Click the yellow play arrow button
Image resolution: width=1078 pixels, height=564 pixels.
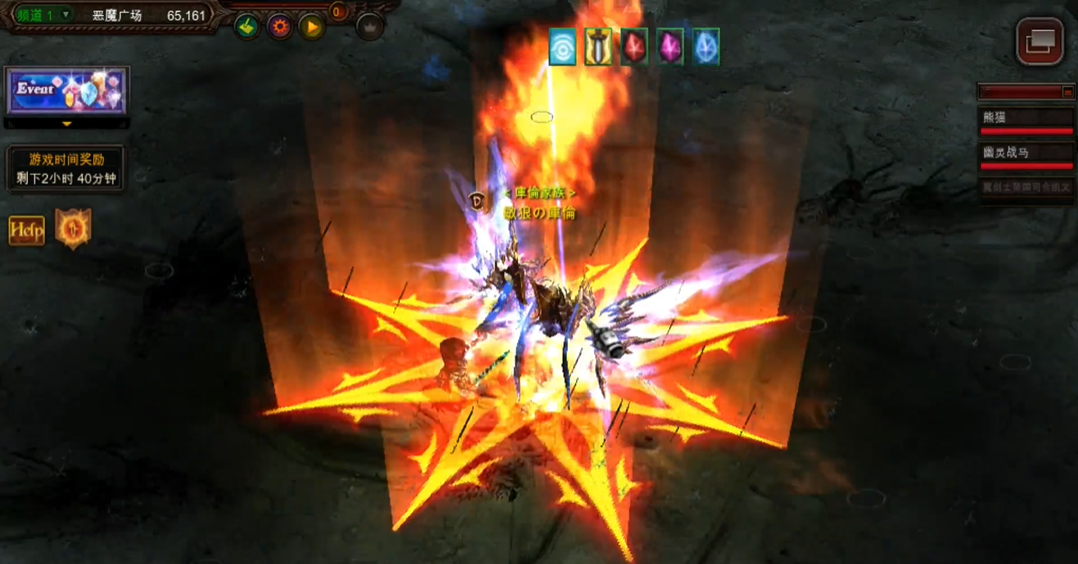(313, 27)
